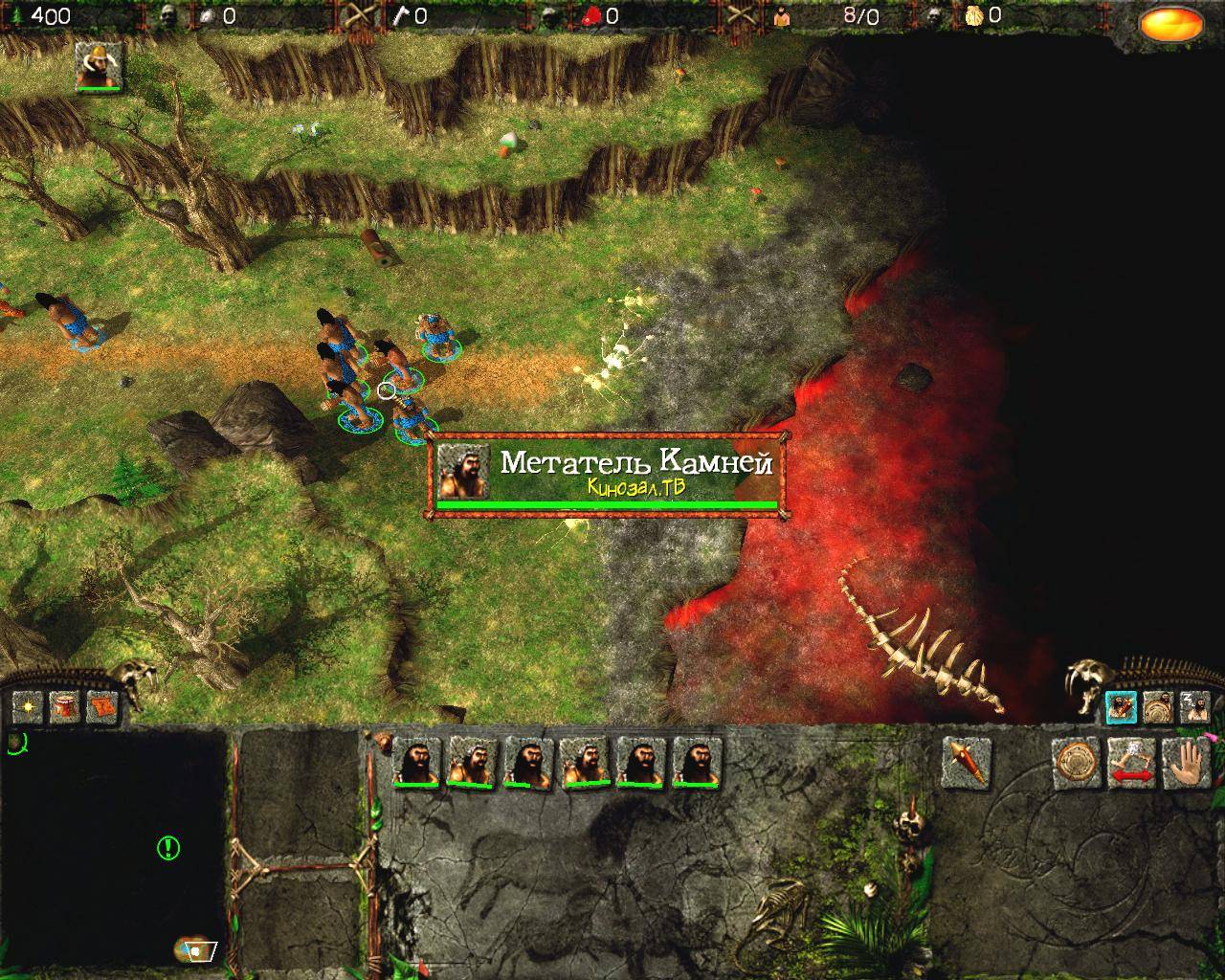Image resolution: width=1225 pixels, height=980 pixels.
Task: Activate the stone spear attack command
Action: point(965,763)
